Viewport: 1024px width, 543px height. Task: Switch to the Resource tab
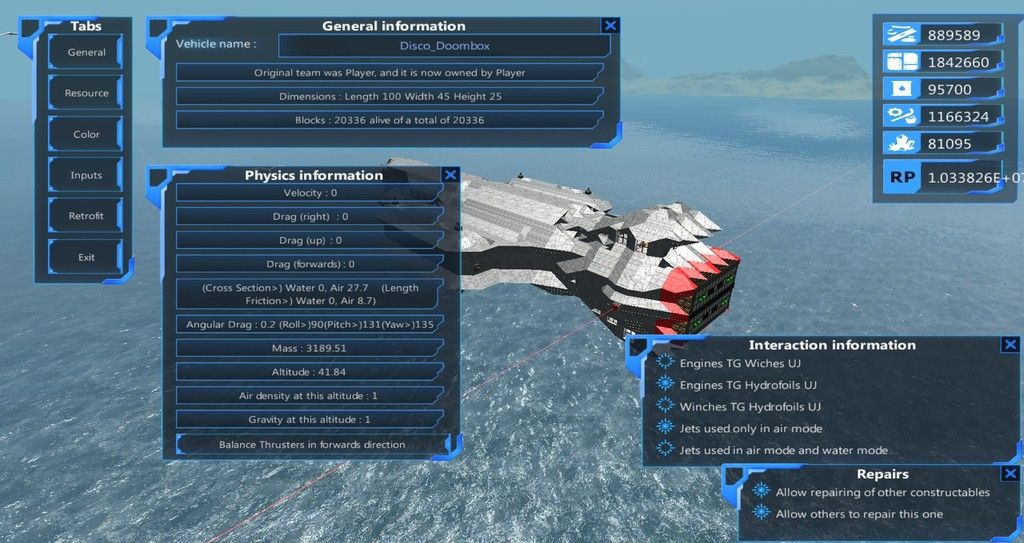click(x=86, y=93)
